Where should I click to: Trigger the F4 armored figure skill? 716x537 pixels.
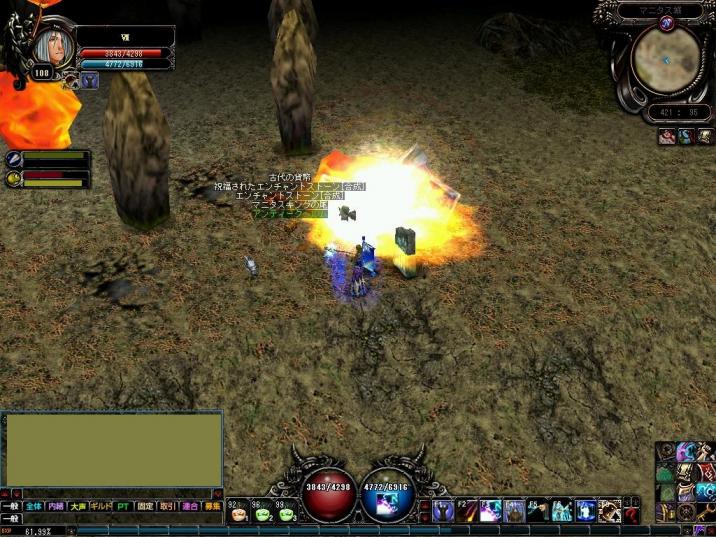pyautogui.click(x=513, y=511)
